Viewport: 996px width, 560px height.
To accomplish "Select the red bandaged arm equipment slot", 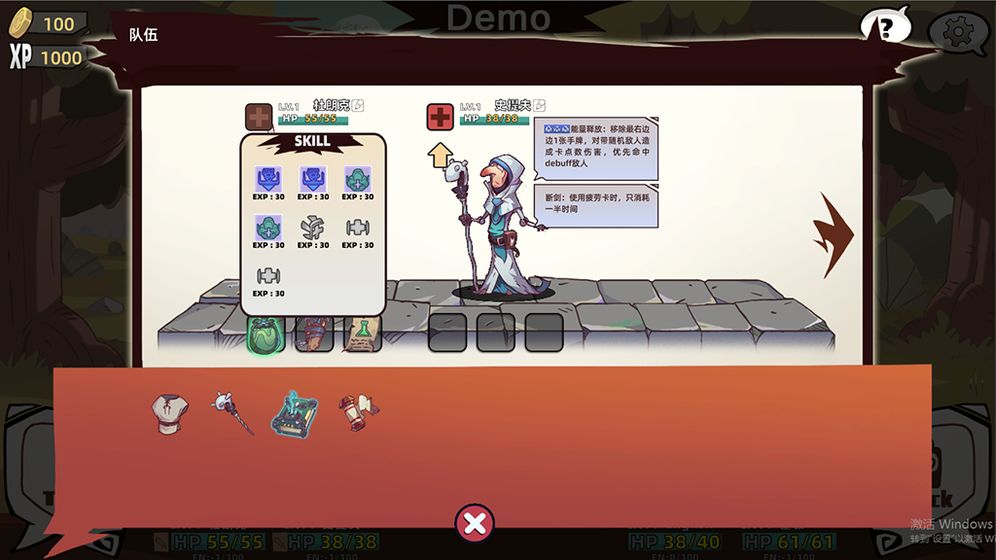I will pyautogui.click(x=314, y=333).
